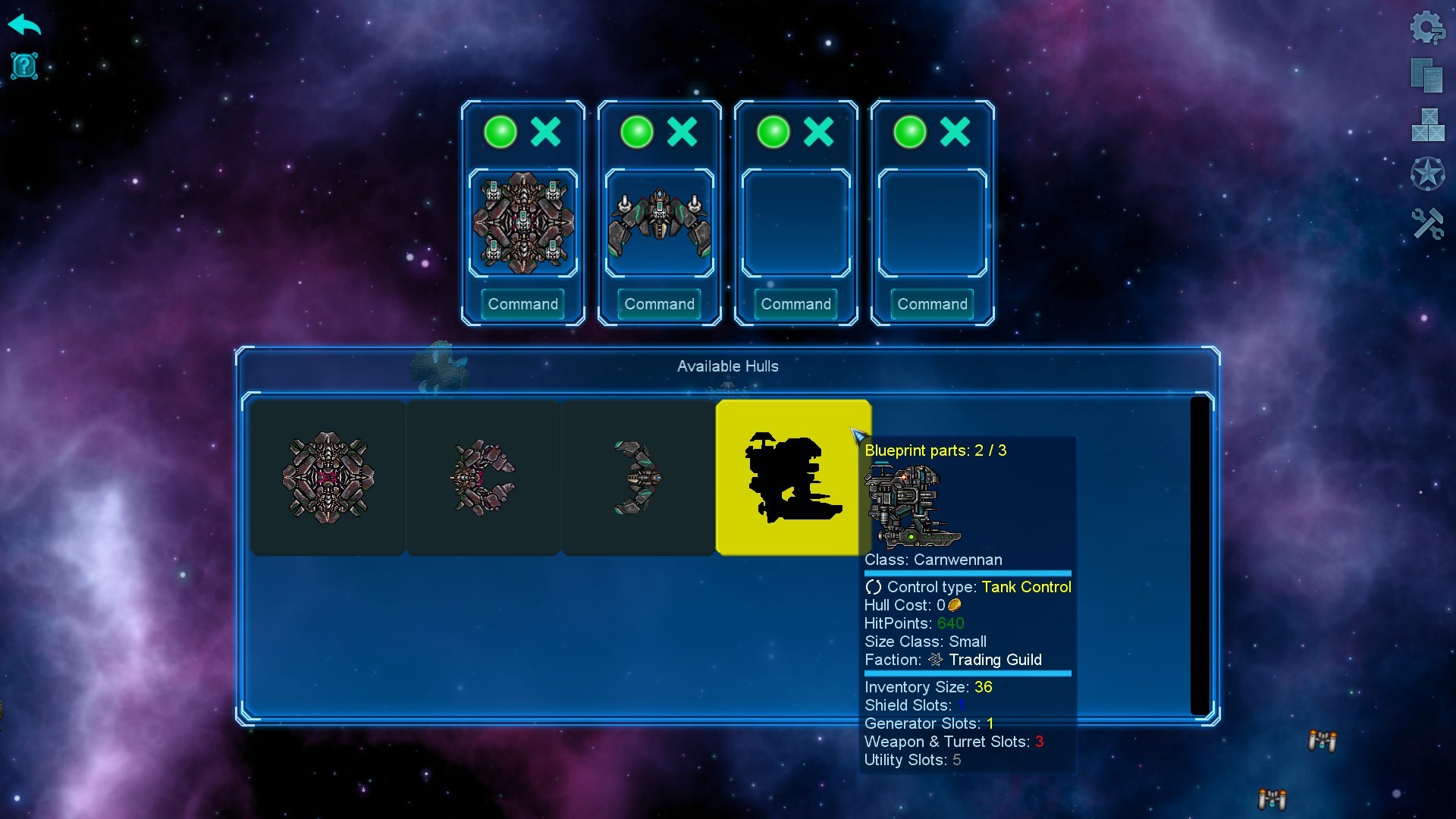Toggle the green circle above the winged ship

[637, 132]
